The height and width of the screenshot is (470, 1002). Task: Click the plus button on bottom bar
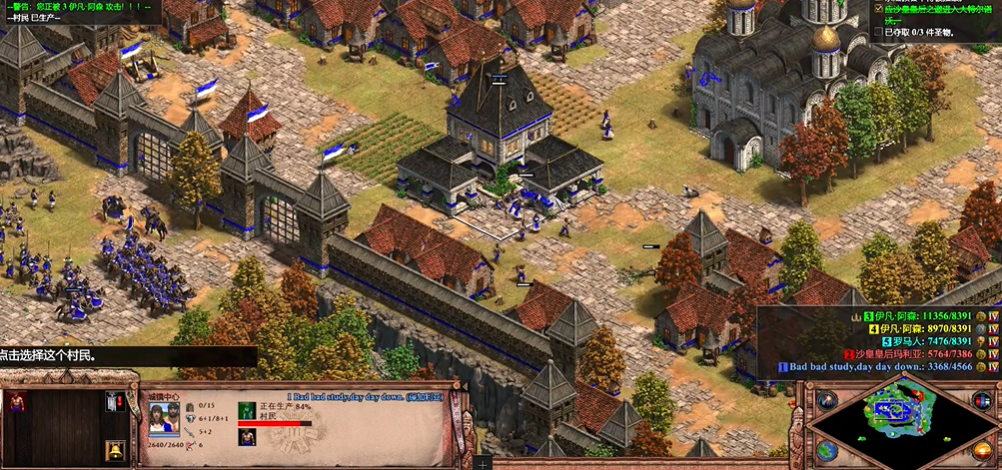point(484,464)
